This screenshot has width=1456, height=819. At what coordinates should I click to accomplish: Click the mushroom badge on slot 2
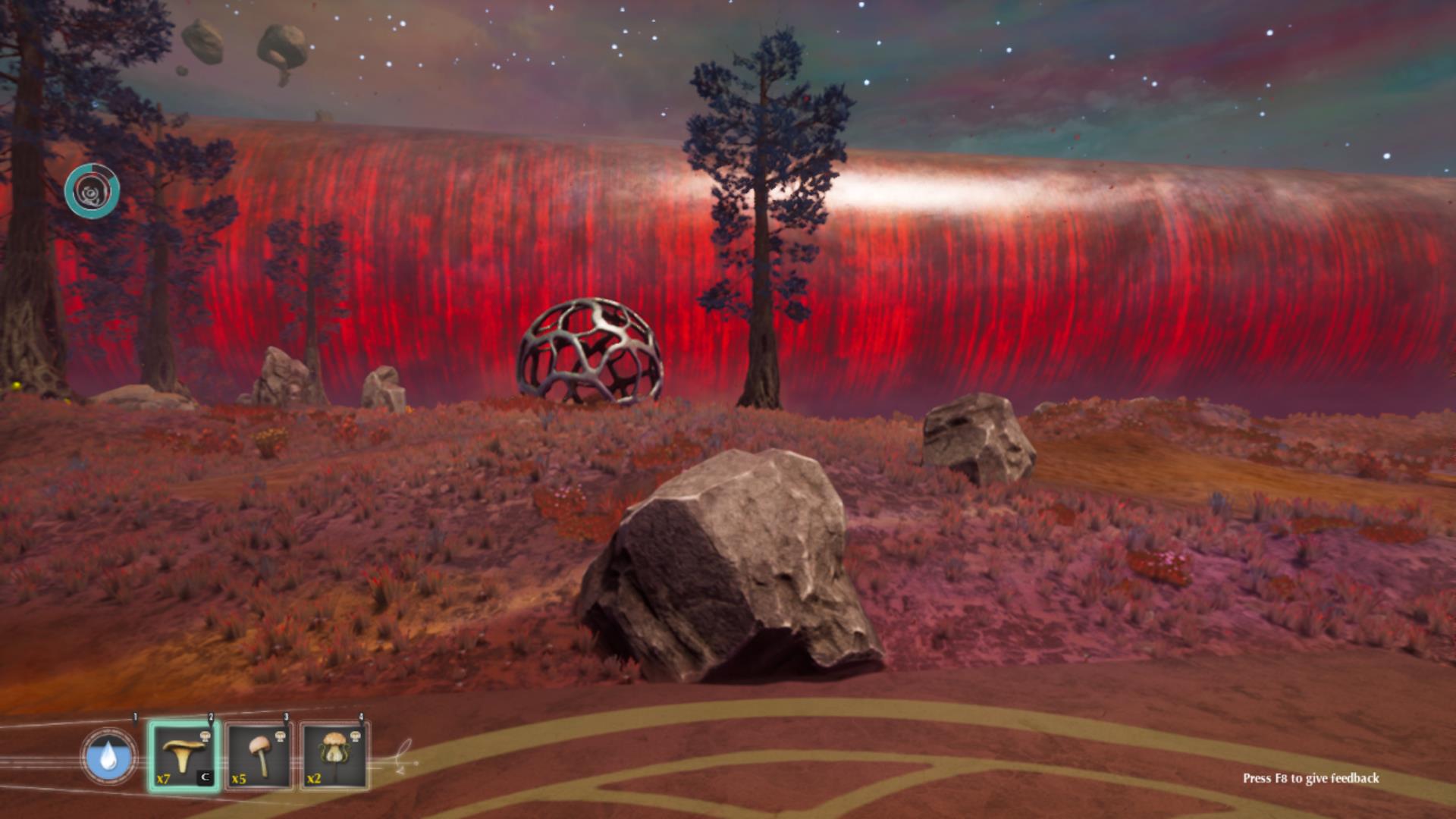[x=206, y=737]
